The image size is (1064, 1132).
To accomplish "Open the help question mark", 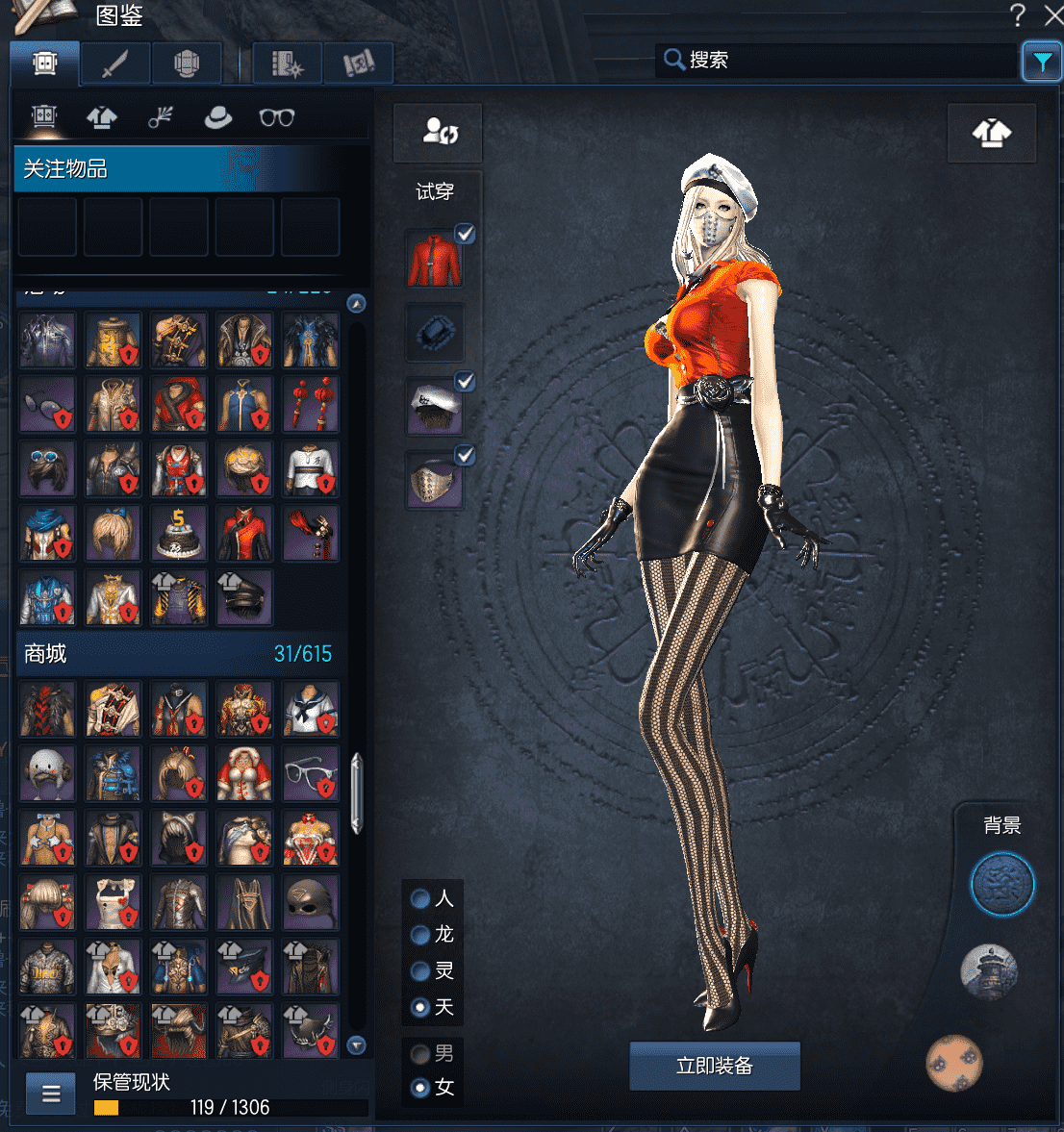I will [x=1018, y=14].
